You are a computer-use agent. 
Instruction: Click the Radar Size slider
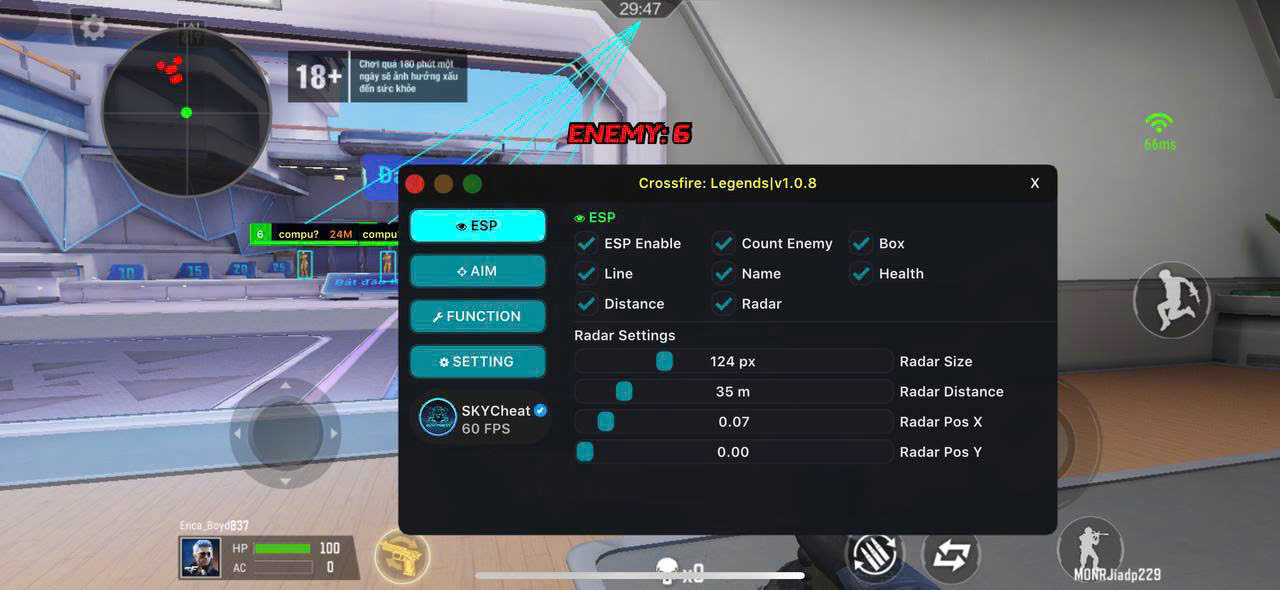click(x=733, y=361)
